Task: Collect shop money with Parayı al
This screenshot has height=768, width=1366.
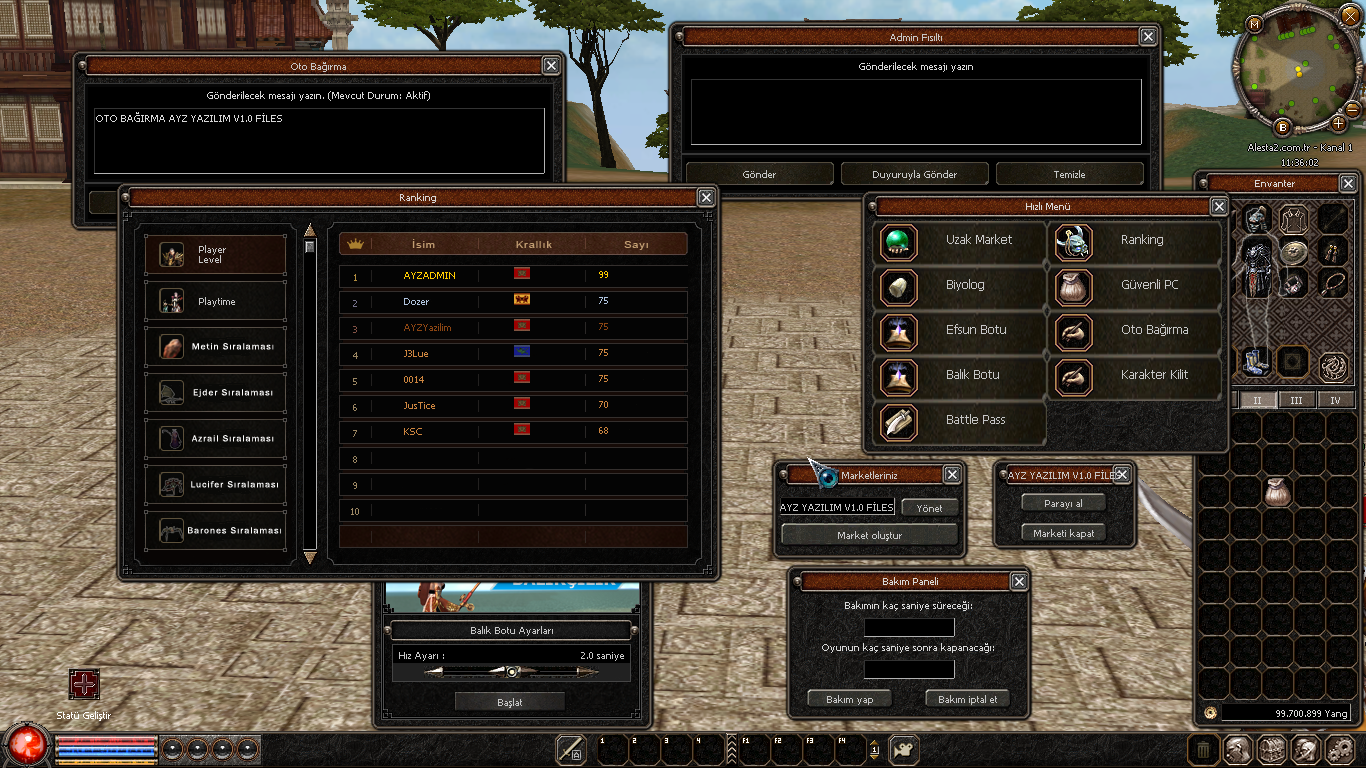Action: tap(1063, 503)
